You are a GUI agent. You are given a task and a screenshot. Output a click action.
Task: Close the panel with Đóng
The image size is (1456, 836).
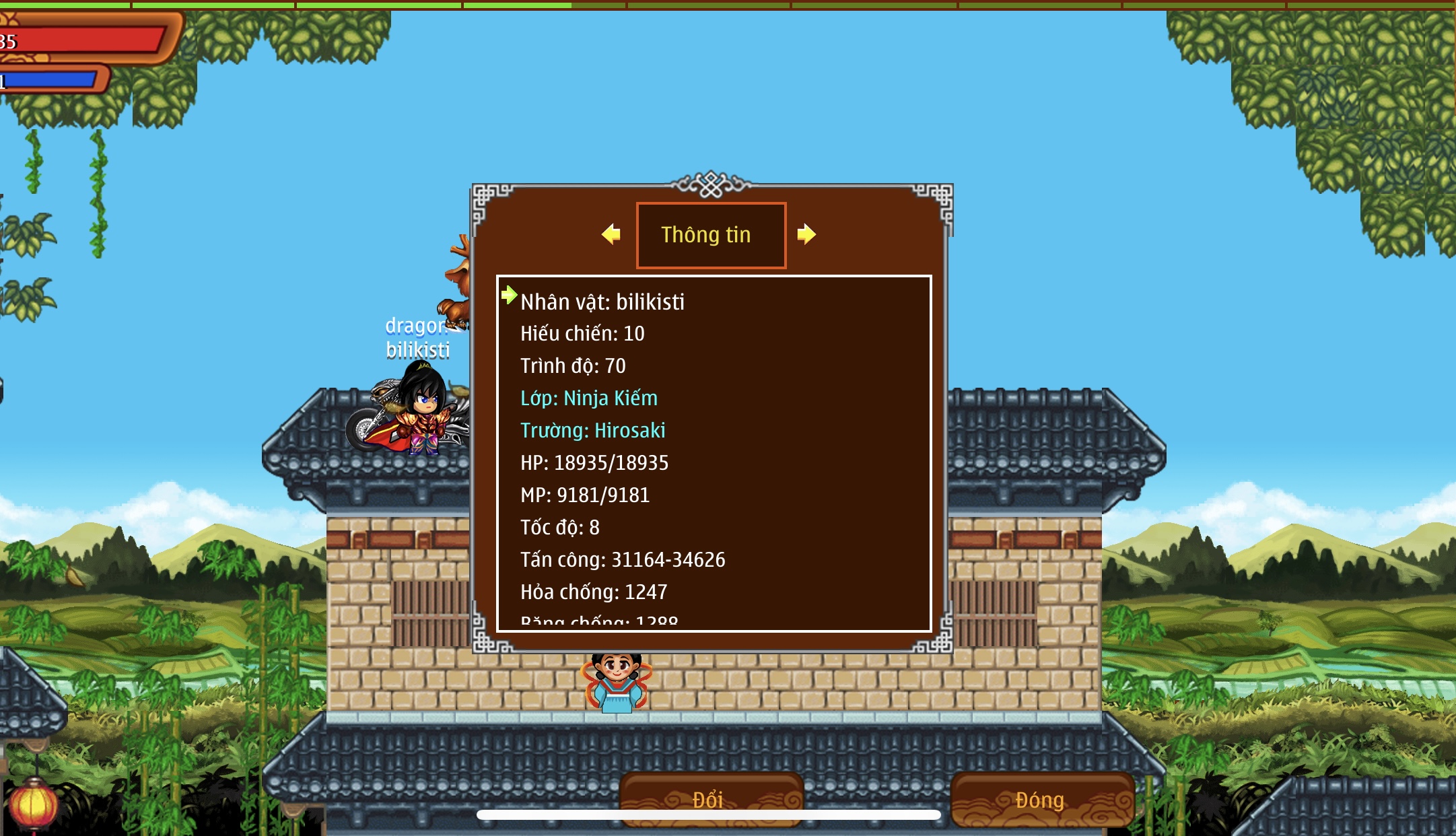[x=1041, y=799]
